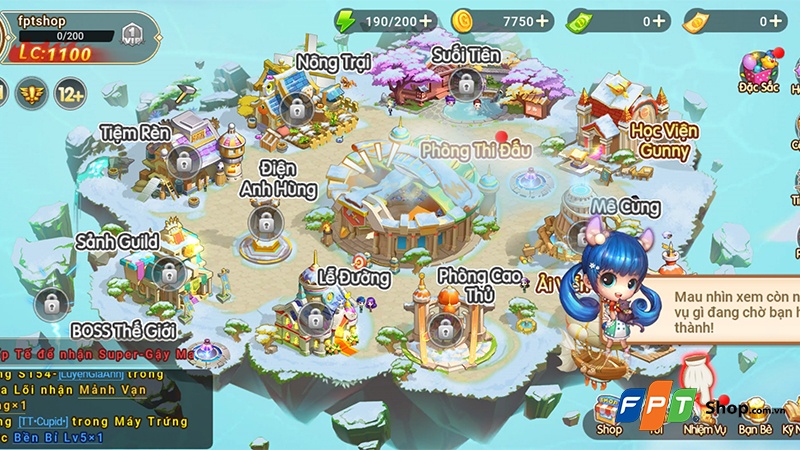Enter the Nông Trại farm building

click(295, 103)
